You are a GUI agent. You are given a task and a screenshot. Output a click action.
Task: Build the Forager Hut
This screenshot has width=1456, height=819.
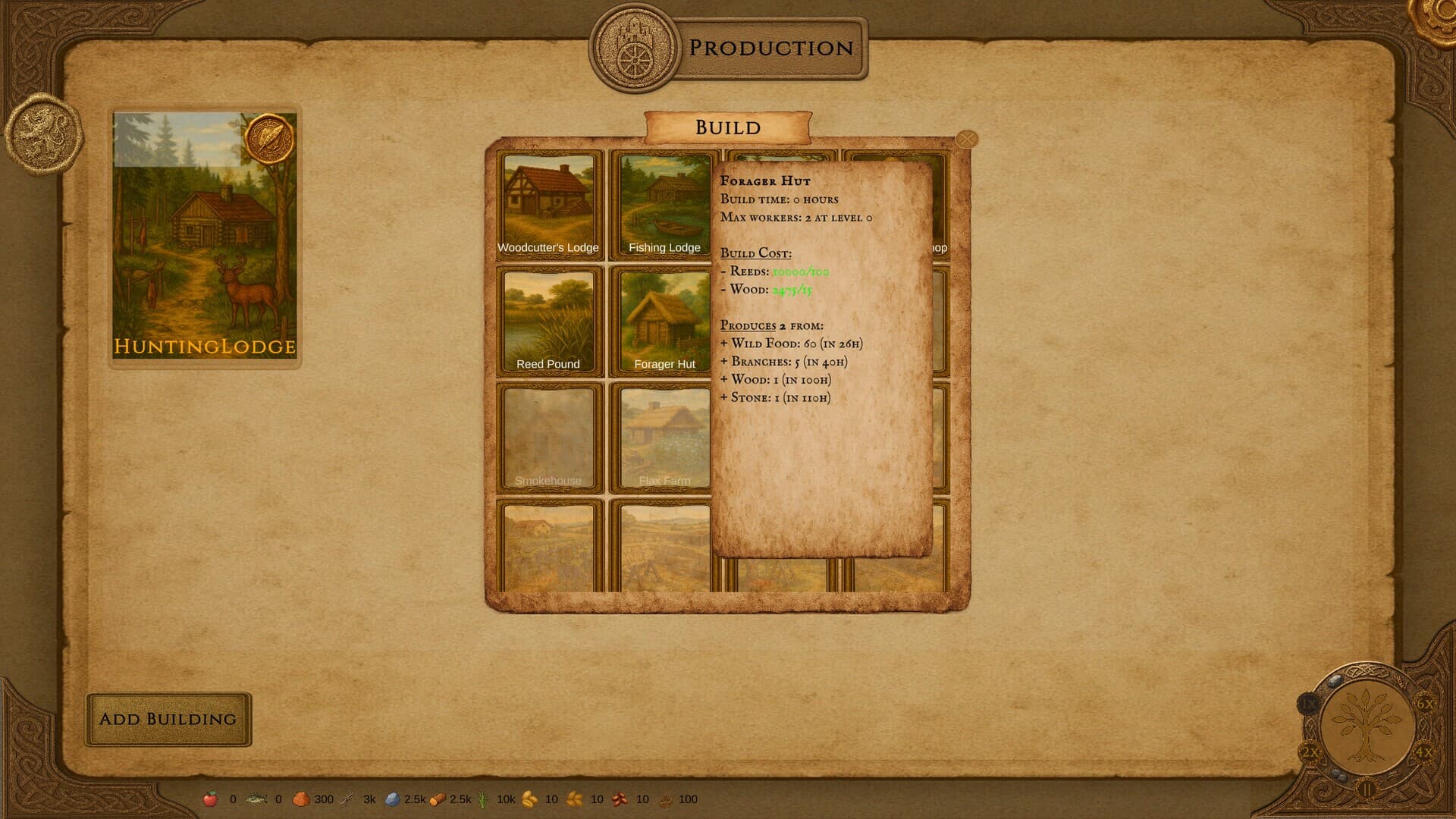coord(664,321)
